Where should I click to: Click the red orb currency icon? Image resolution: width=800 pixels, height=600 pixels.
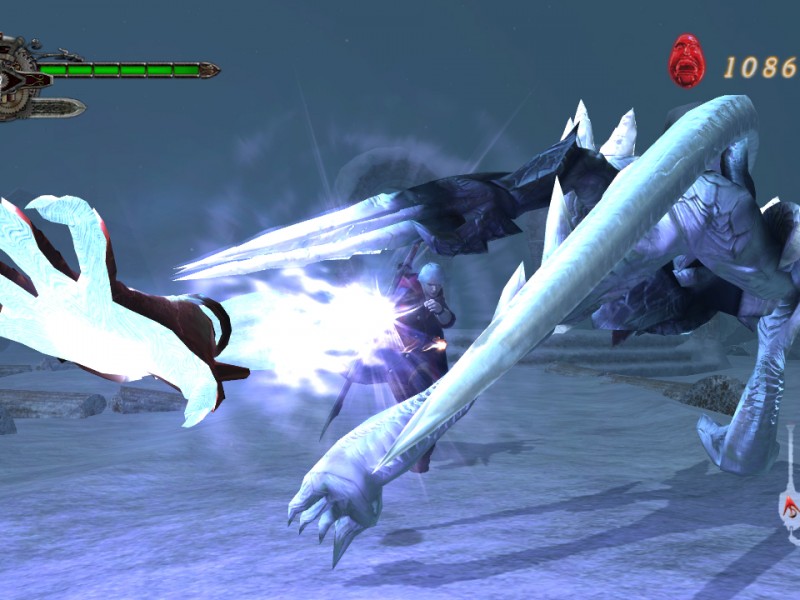(x=687, y=60)
